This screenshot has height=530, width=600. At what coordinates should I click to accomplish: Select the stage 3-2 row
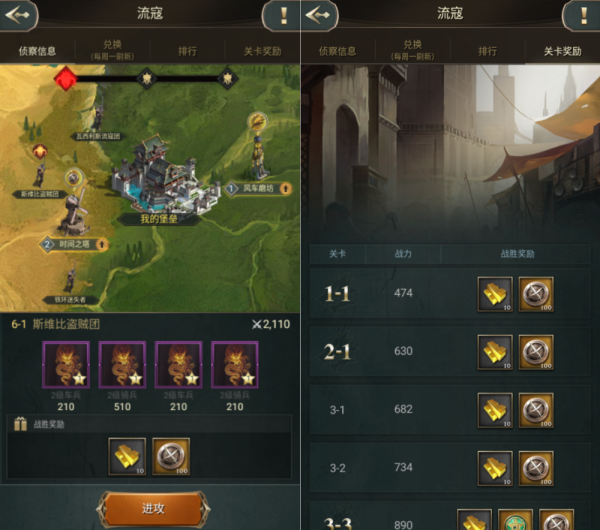tap(449, 467)
